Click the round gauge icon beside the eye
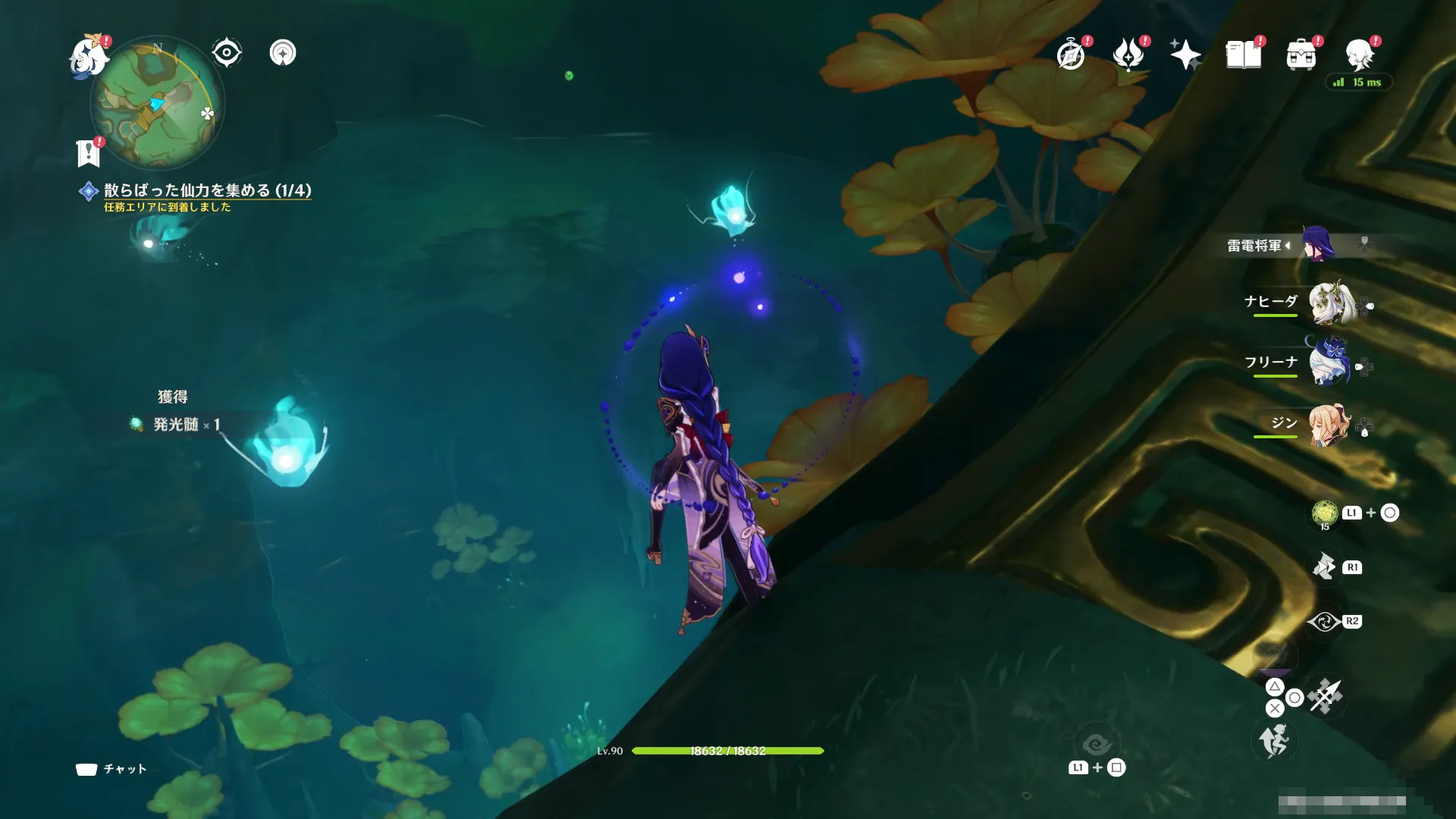The width and height of the screenshot is (1456, 819). coord(283,53)
